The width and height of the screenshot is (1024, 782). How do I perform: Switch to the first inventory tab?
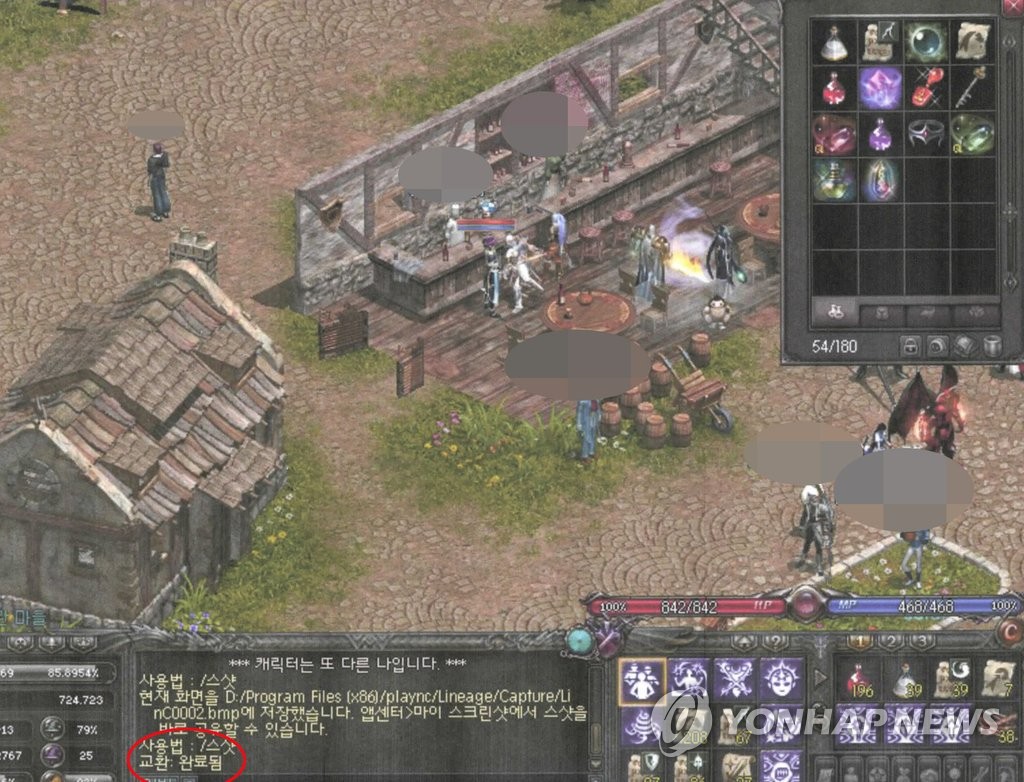pos(834,312)
